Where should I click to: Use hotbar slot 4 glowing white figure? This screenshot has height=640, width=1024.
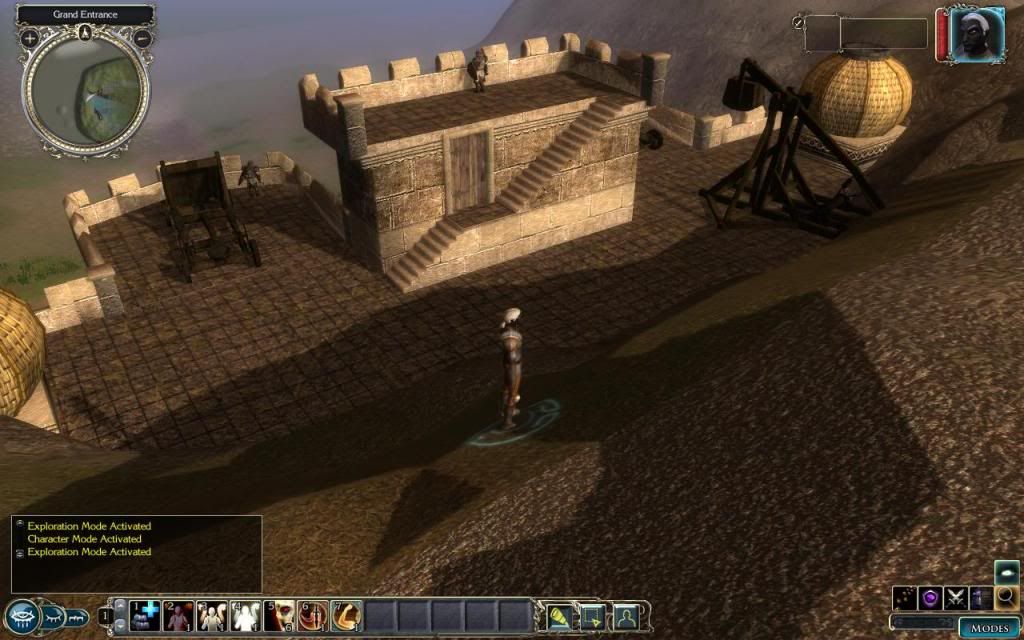point(246,616)
